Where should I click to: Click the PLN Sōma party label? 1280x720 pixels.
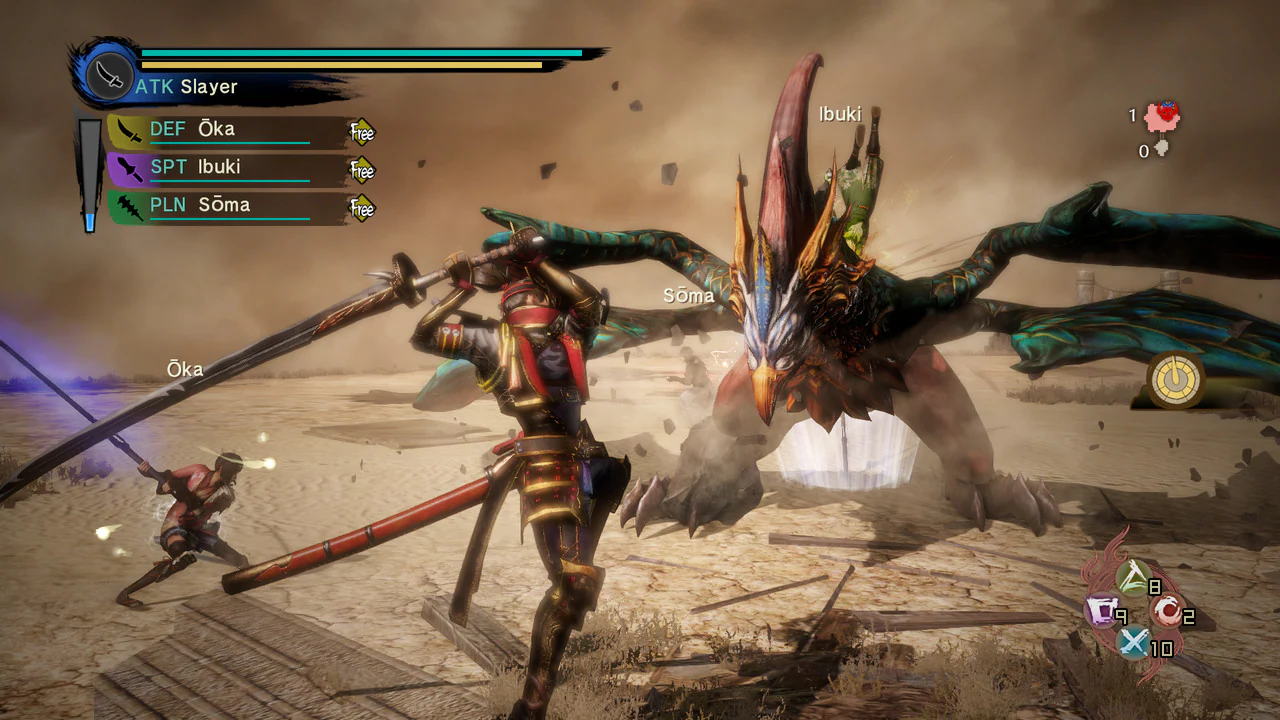point(198,204)
